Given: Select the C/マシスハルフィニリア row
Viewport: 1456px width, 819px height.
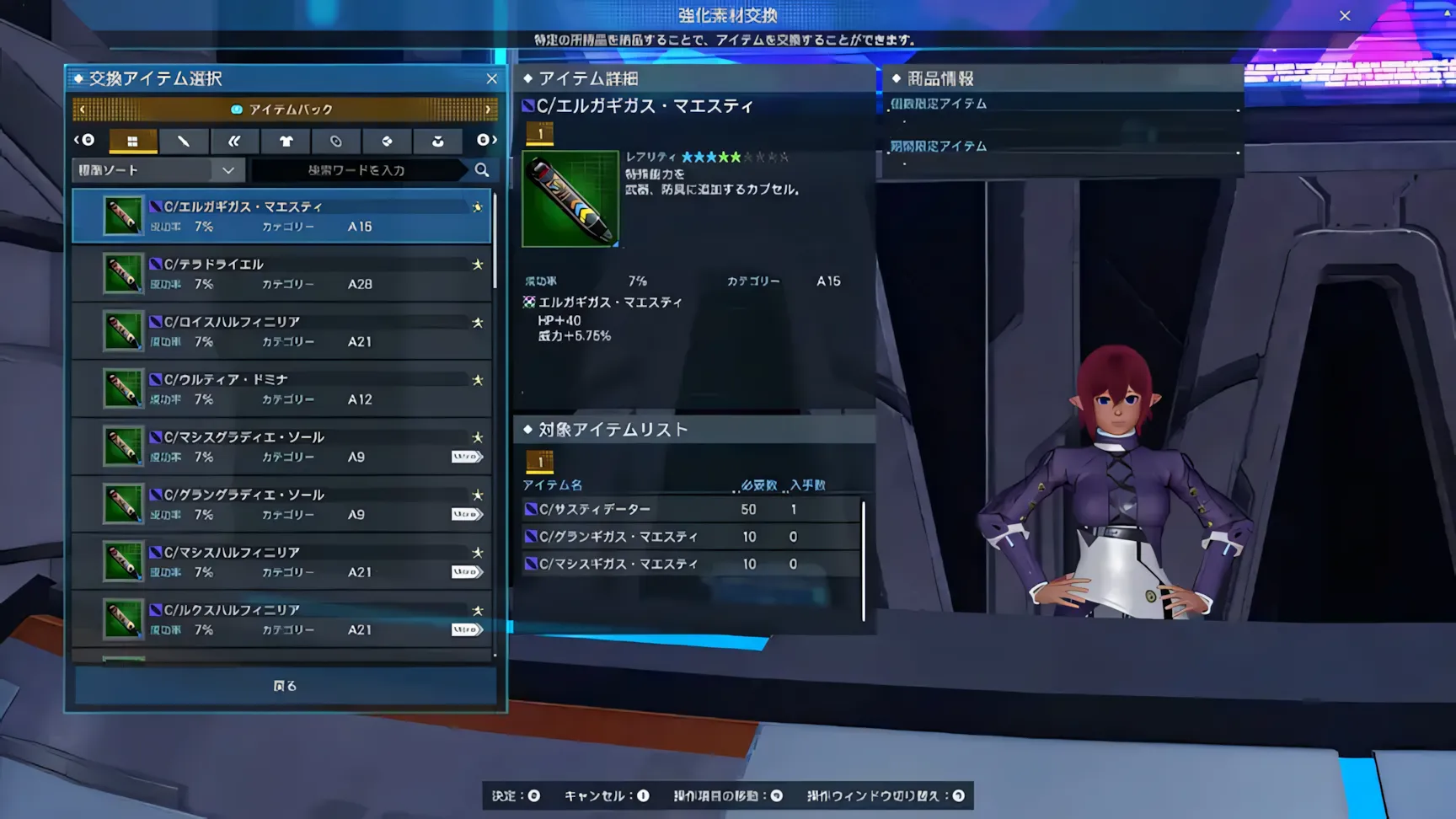Looking at the screenshot, I should [281, 561].
